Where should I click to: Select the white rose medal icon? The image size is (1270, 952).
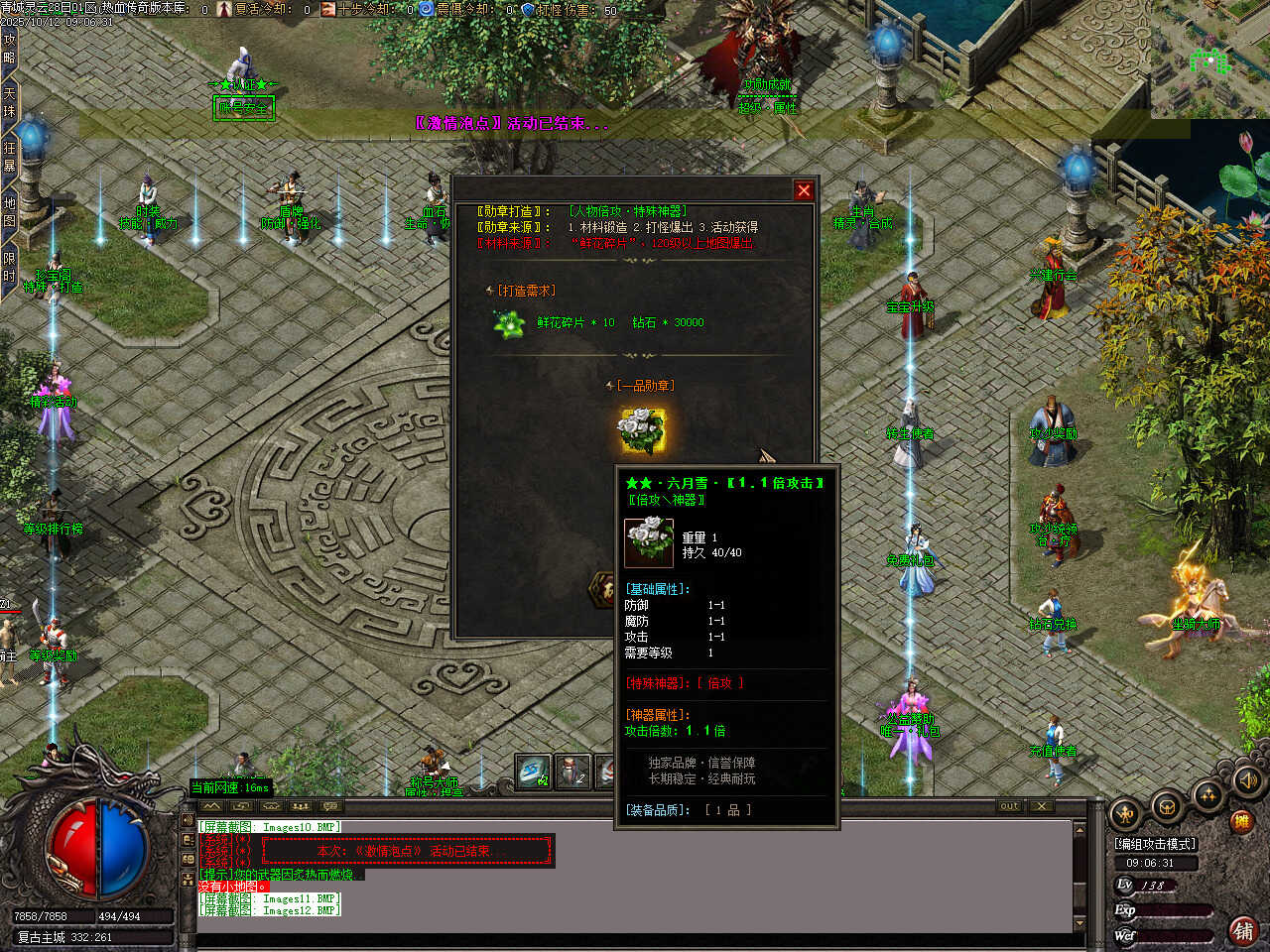[642, 430]
